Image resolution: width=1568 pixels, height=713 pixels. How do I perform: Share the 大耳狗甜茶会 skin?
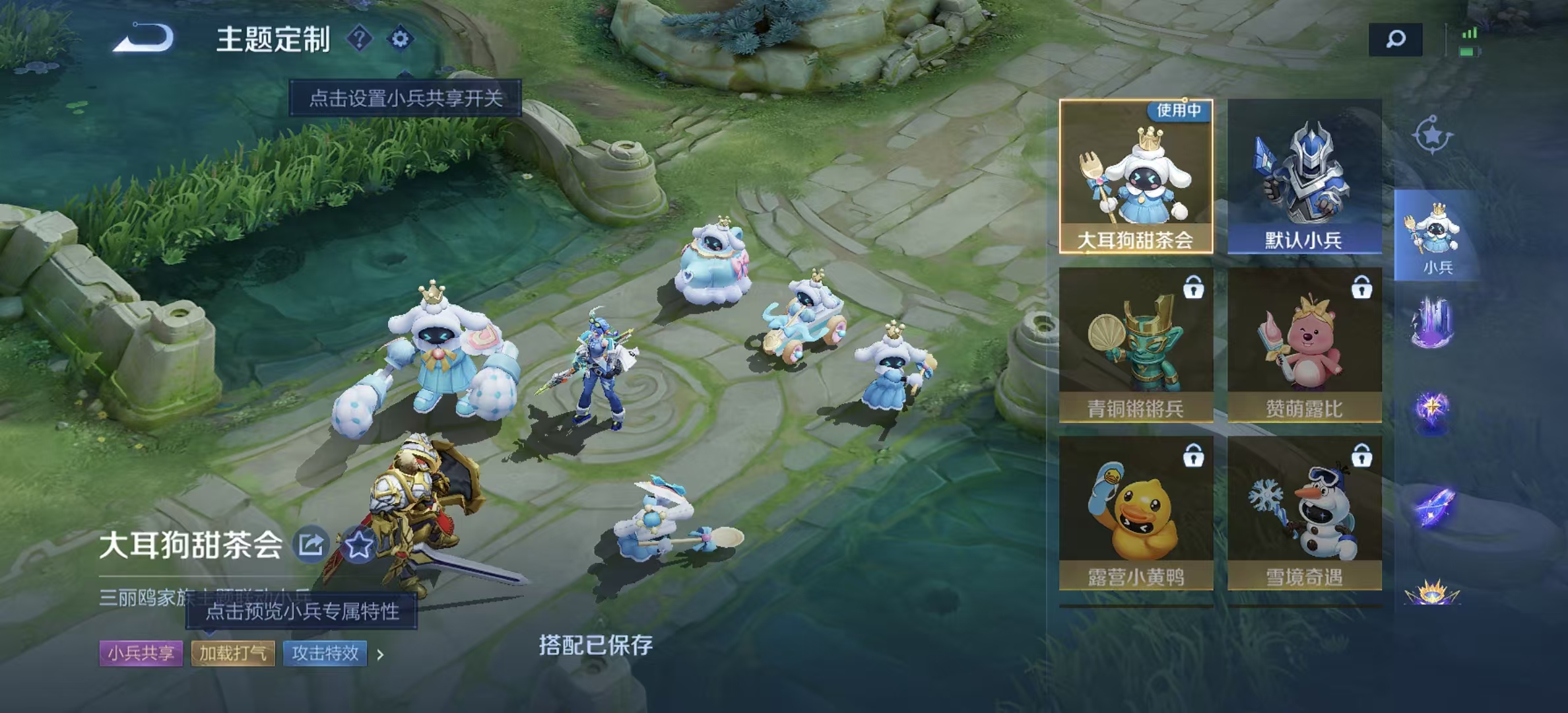click(x=311, y=545)
